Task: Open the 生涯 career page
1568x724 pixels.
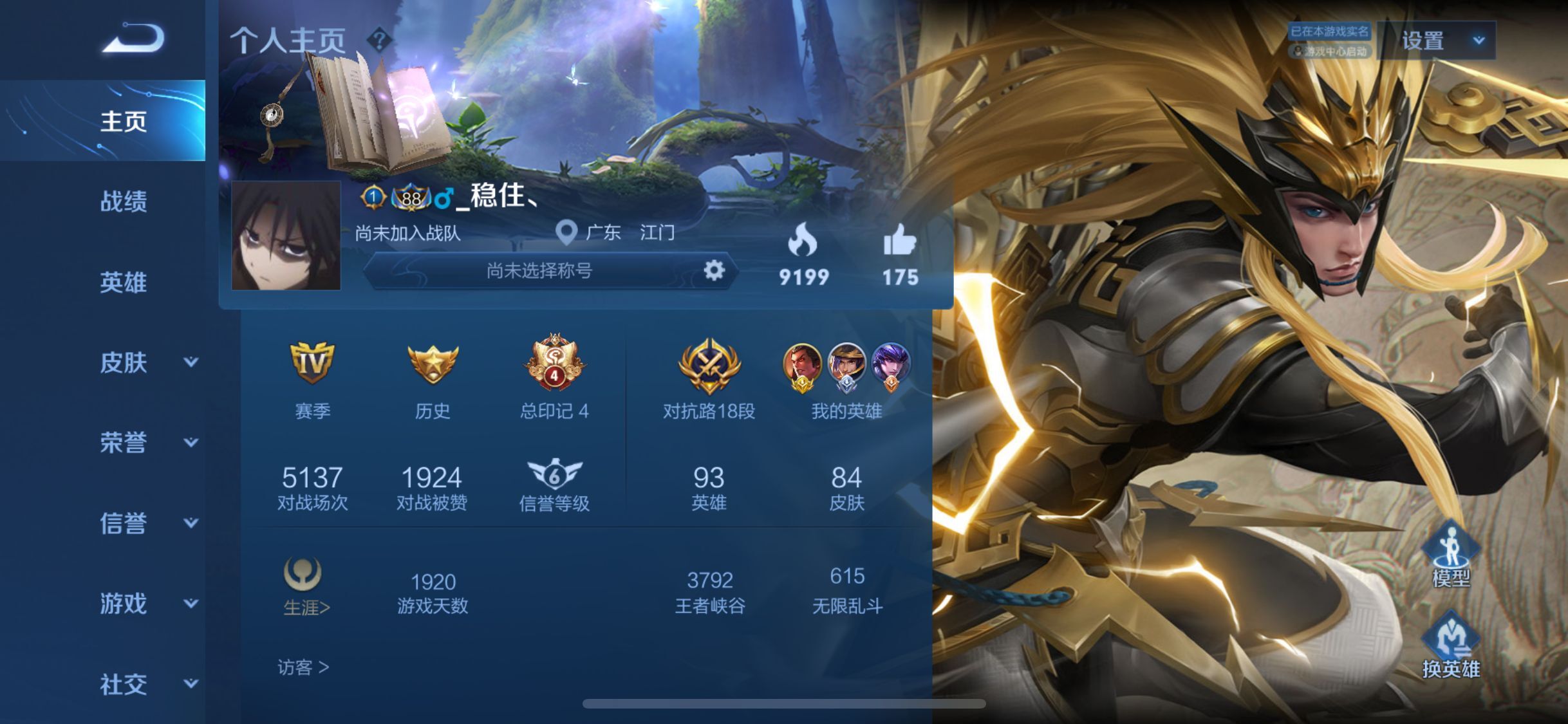Action: pos(304,587)
